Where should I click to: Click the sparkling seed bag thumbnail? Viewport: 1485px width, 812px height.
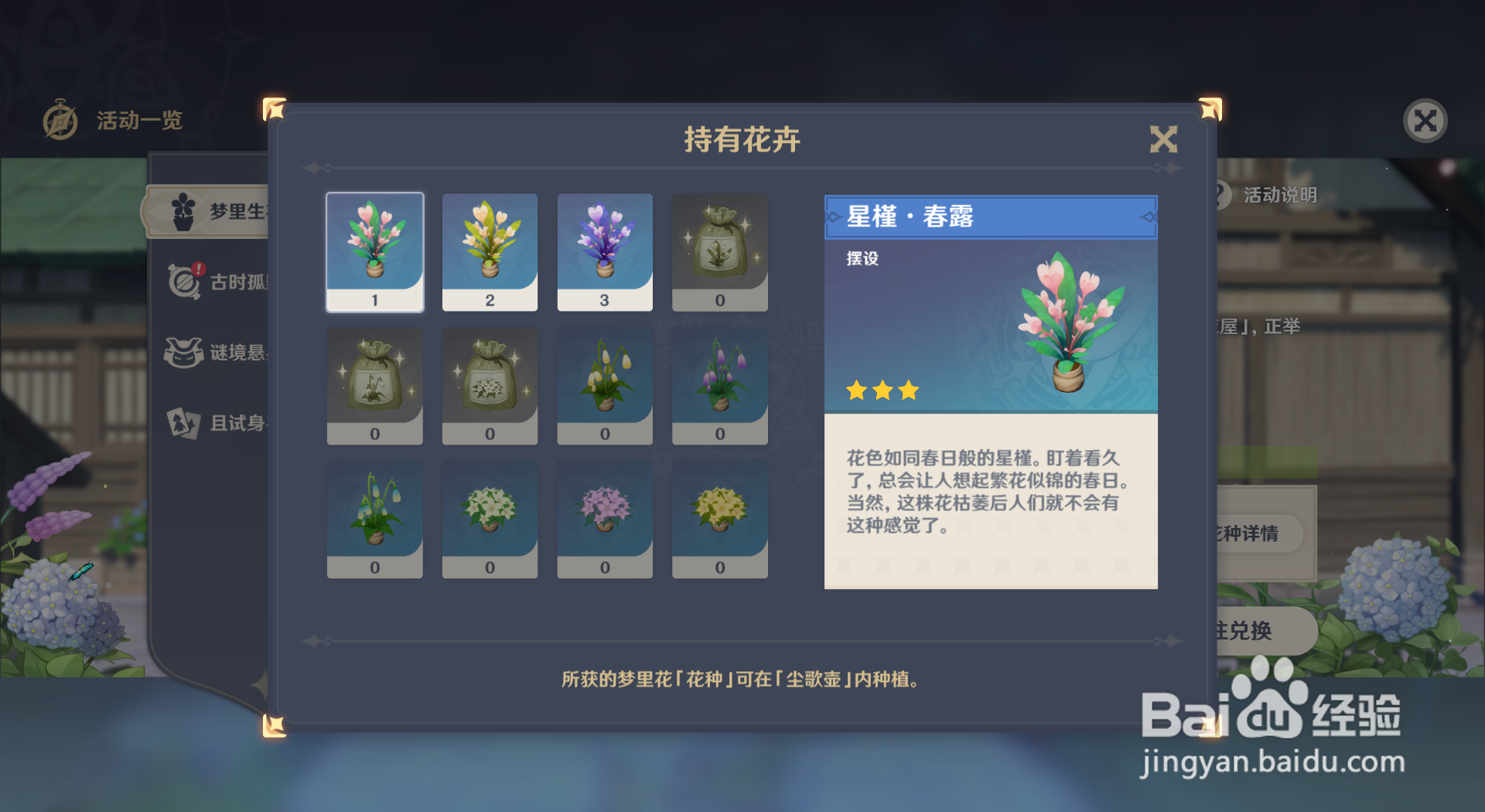pyautogui.click(x=719, y=252)
